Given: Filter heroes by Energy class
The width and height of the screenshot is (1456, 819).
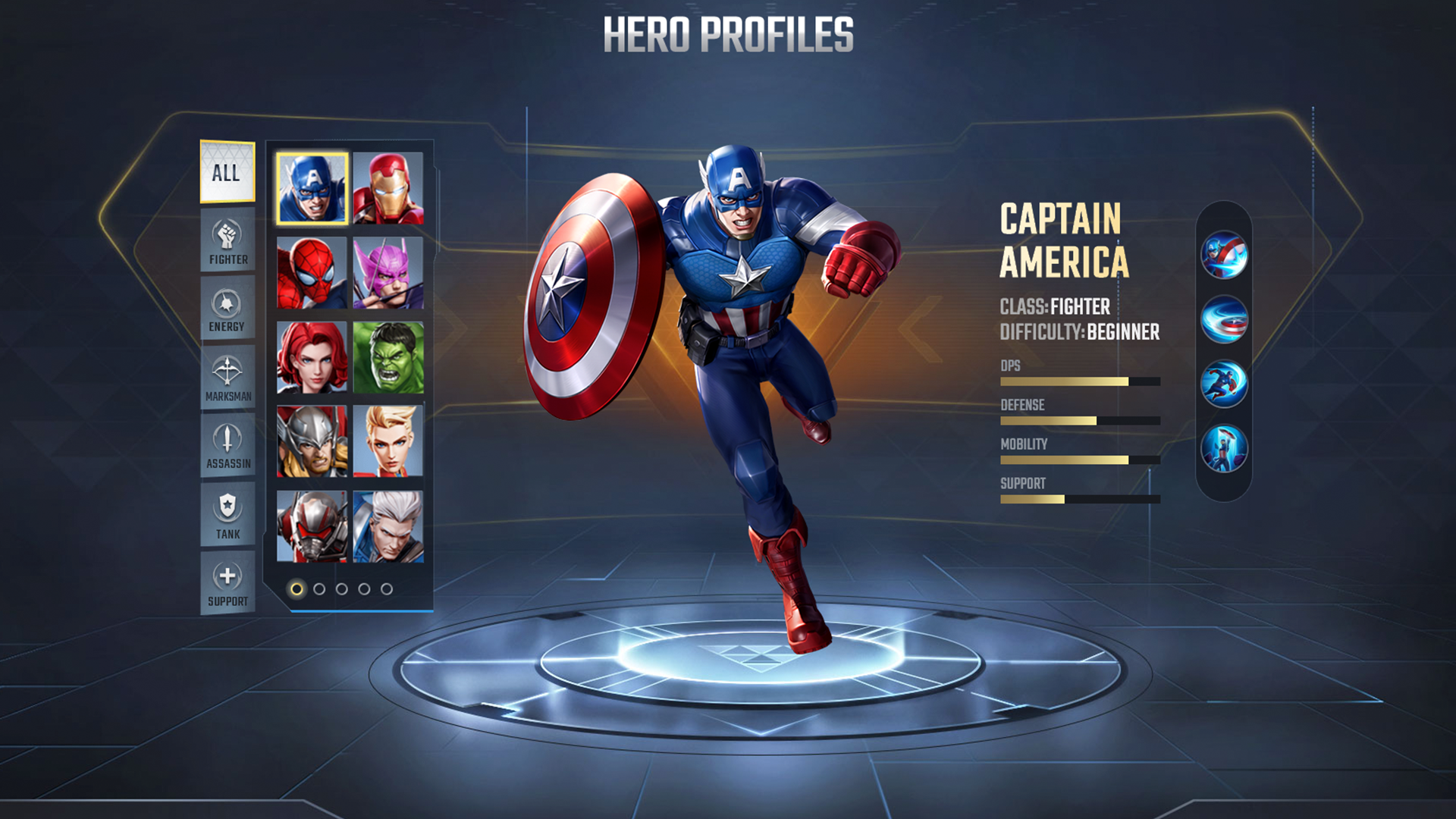Looking at the screenshot, I should (x=227, y=309).
